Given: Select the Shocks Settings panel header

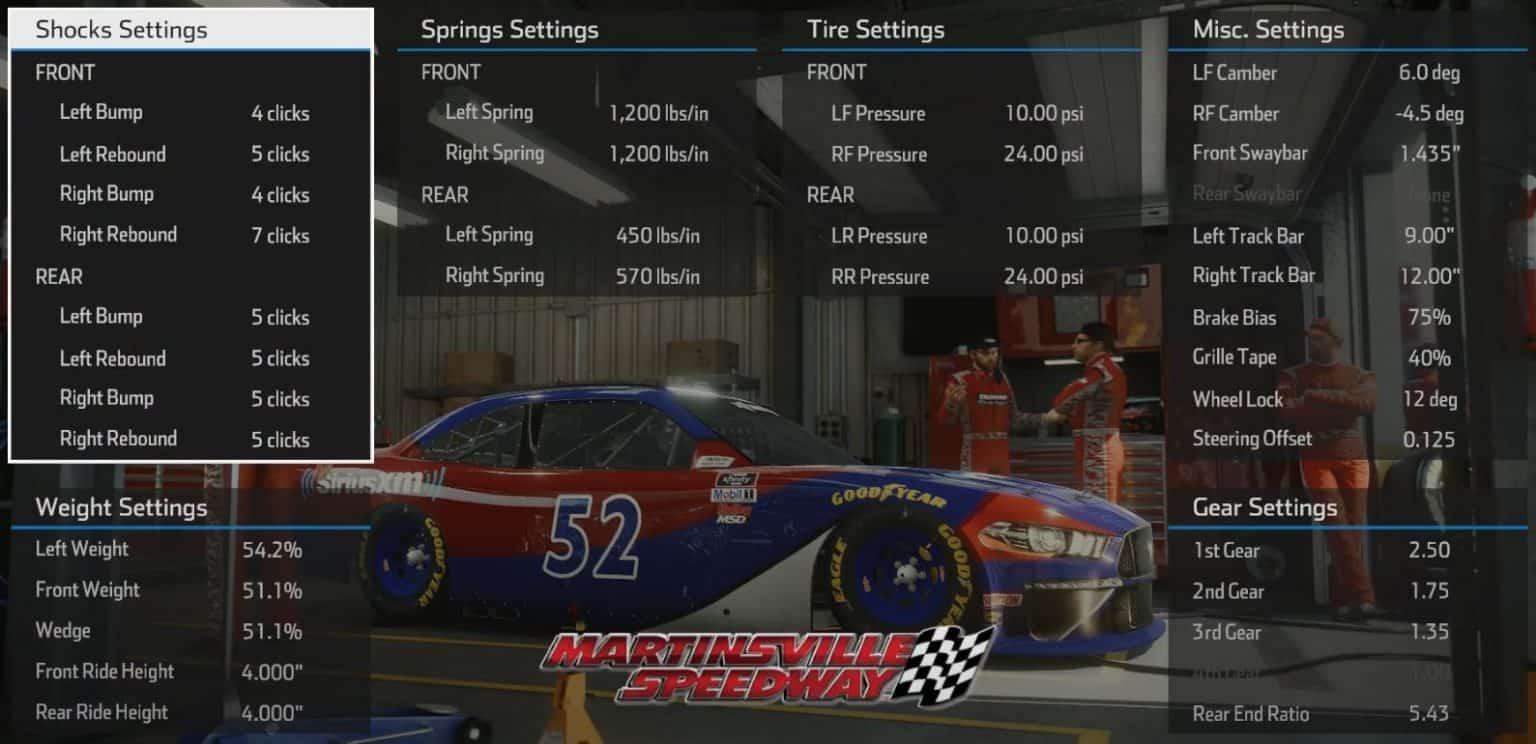Looking at the screenshot, I should pyautogui.click(x=120, y=30).
